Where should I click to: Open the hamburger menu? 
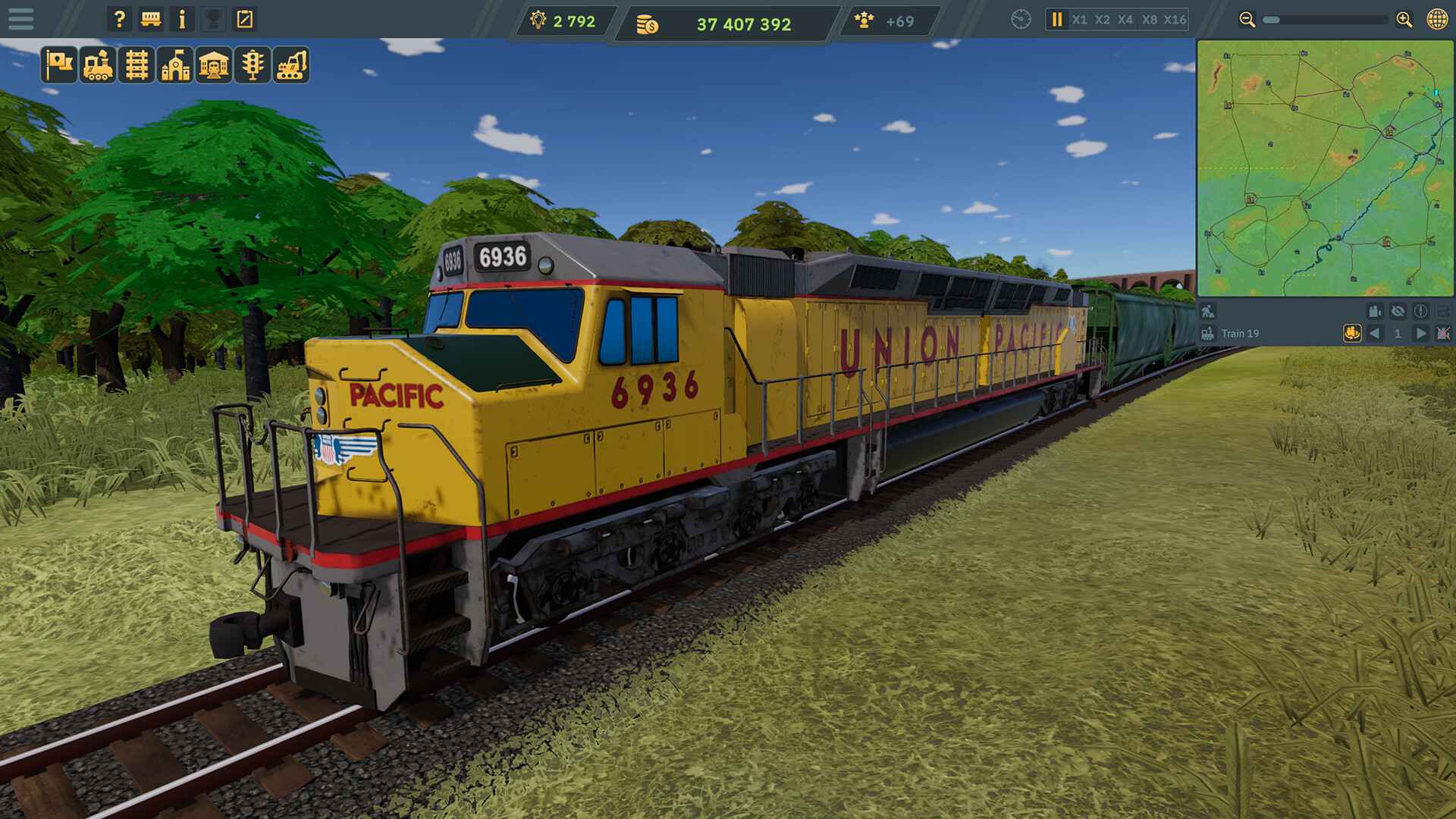pyautogui.click(x=21, y=19)
